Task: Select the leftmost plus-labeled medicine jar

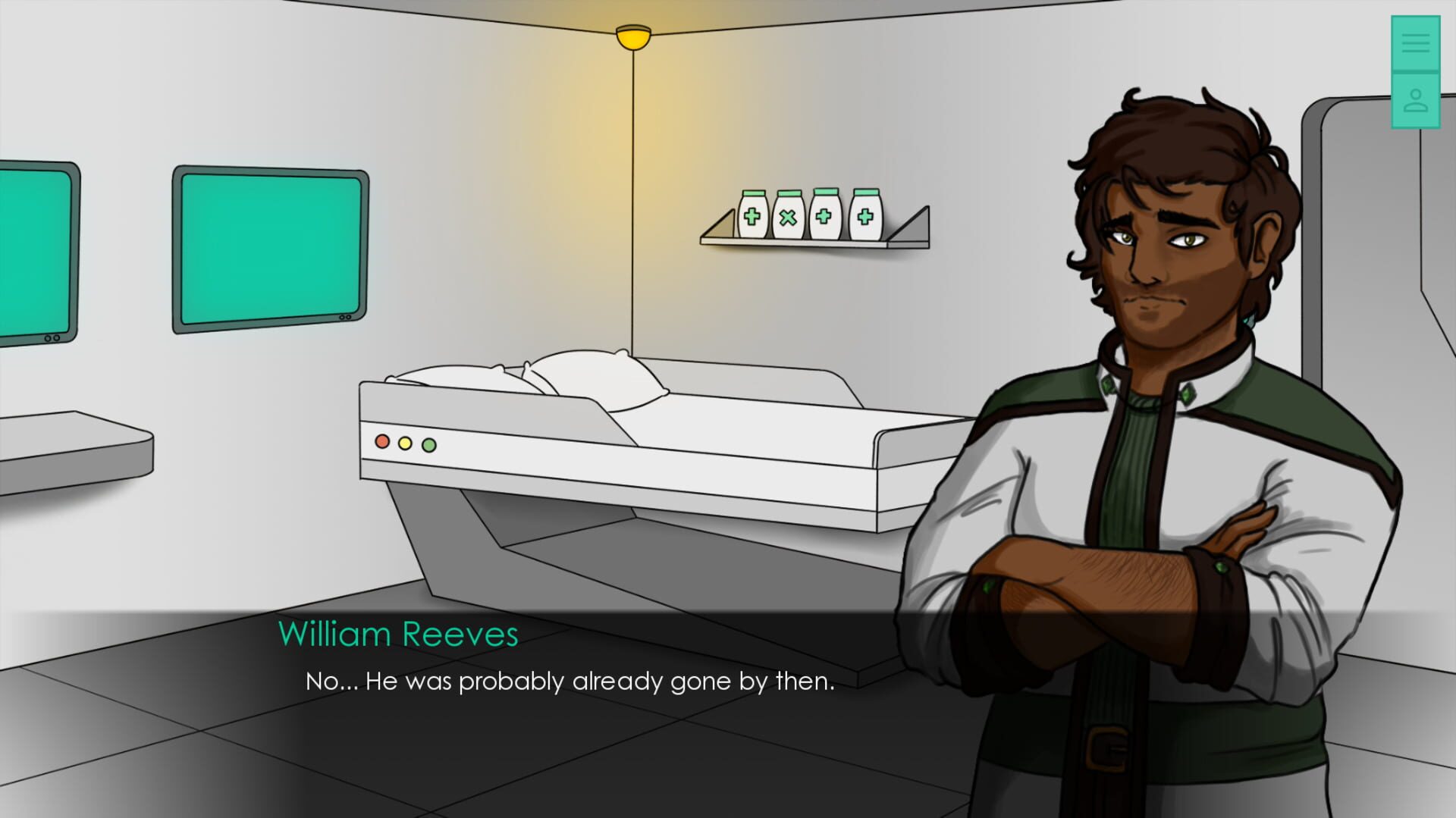Action: click(752, 216)
